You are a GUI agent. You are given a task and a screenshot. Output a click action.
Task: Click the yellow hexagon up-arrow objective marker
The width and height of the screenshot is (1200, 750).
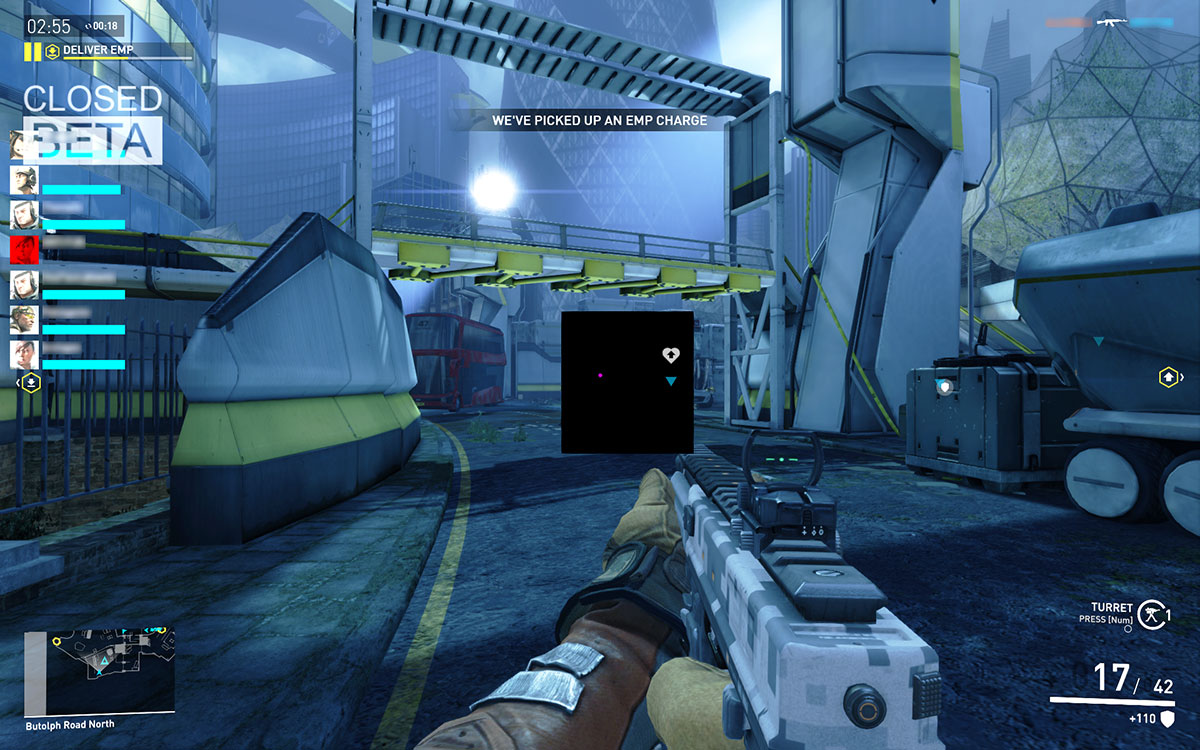(x=1168, y=377)
